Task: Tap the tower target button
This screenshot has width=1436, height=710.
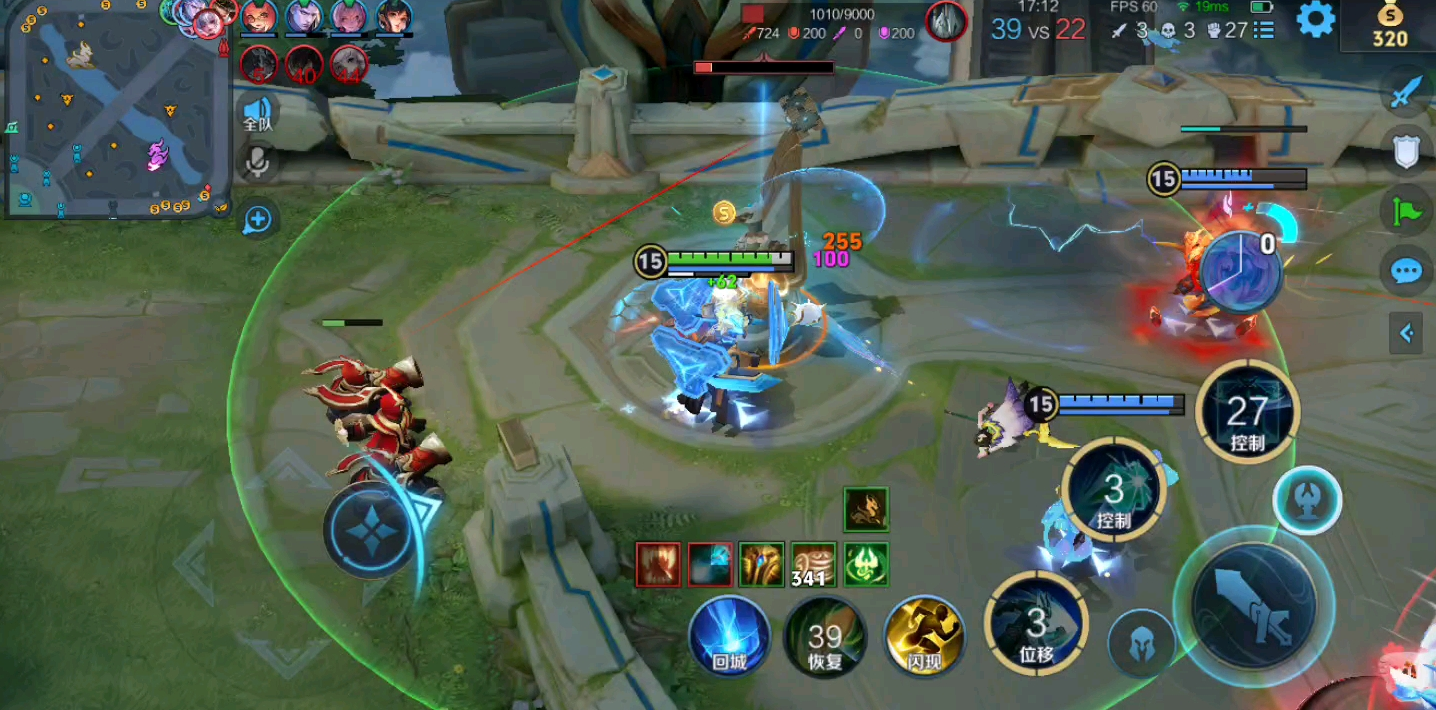Action: tap(1307, 500)
